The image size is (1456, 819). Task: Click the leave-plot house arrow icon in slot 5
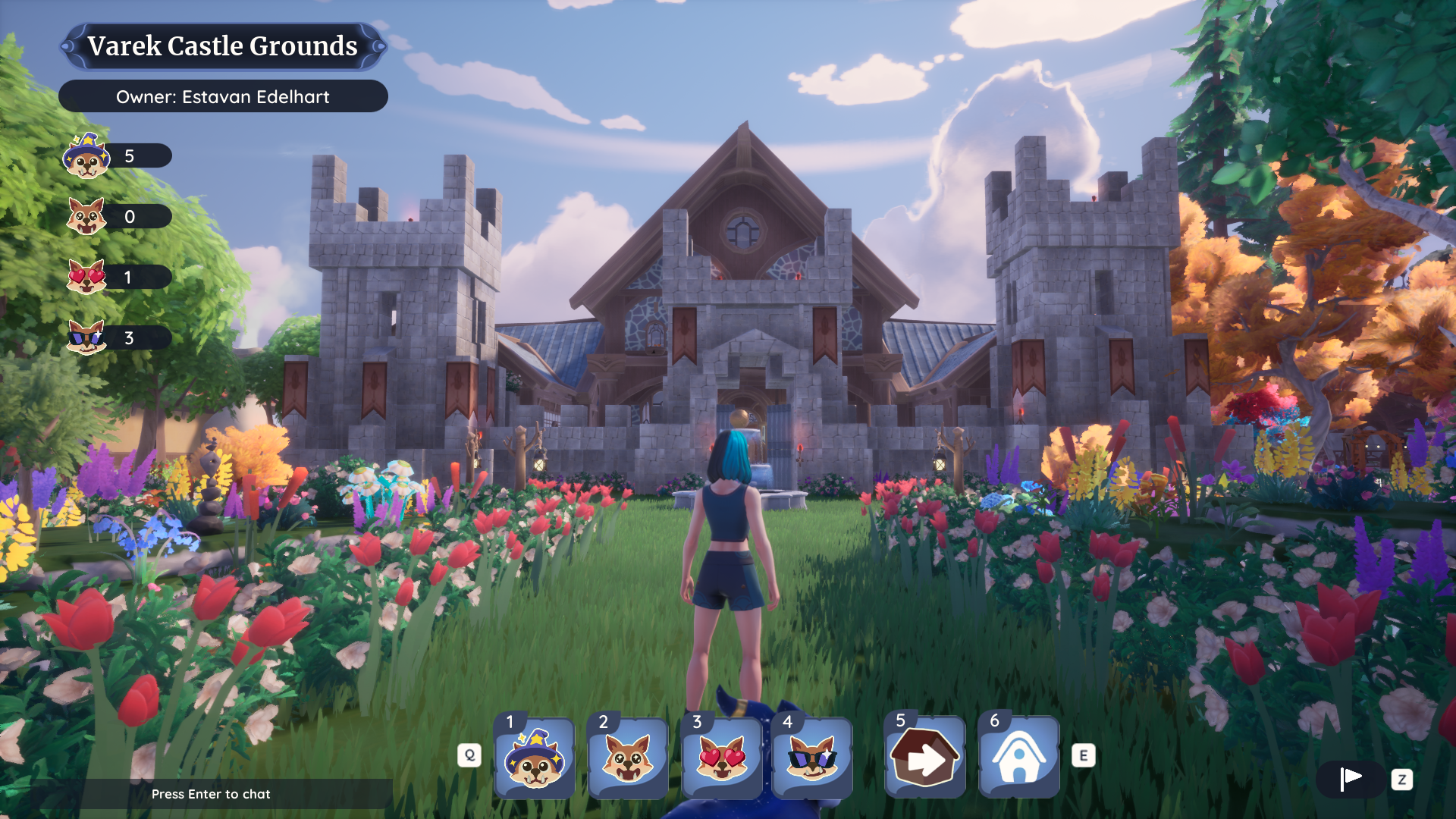pos(925,758)
